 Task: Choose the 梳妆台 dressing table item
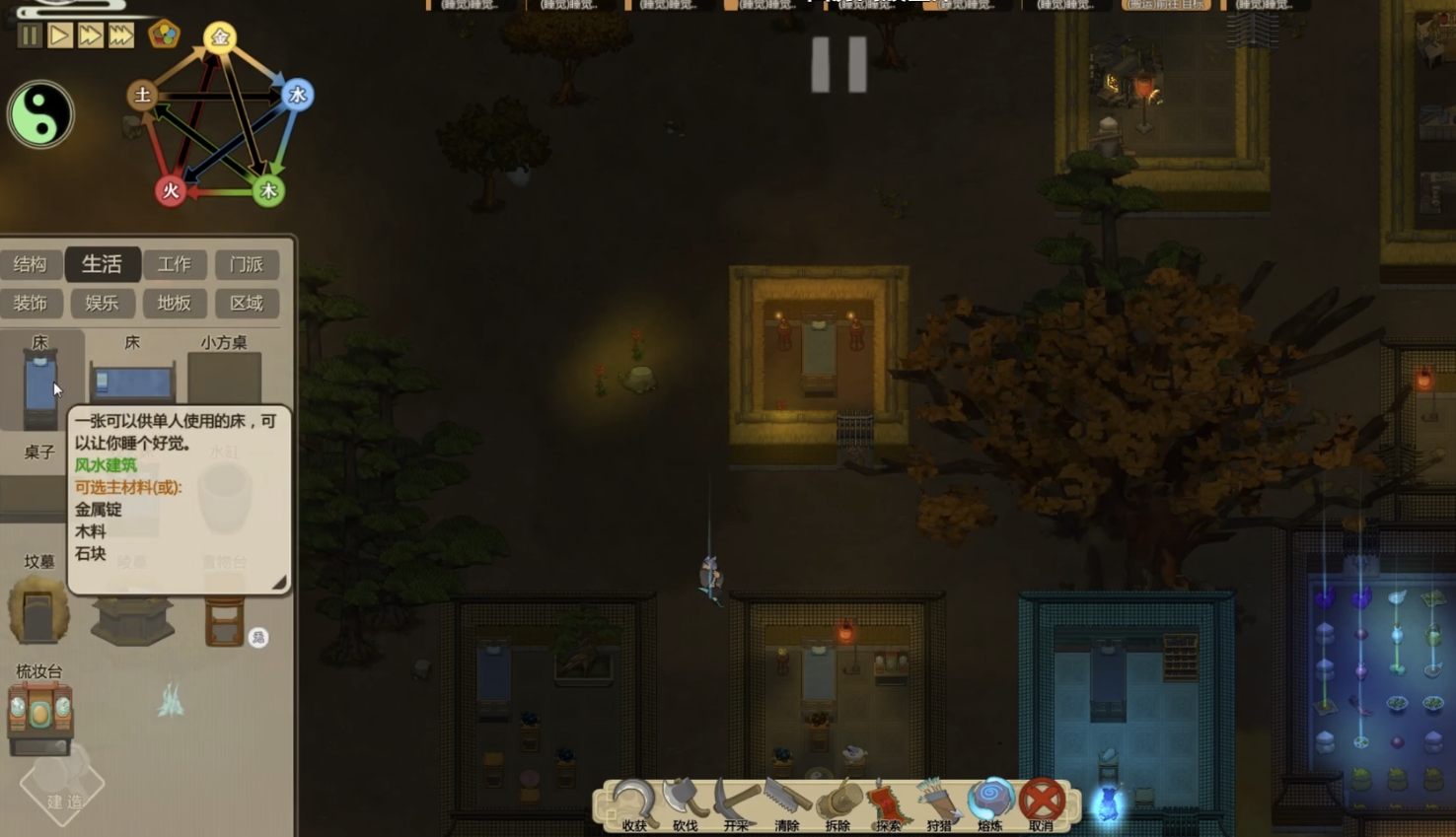click(x=39, y=710)
